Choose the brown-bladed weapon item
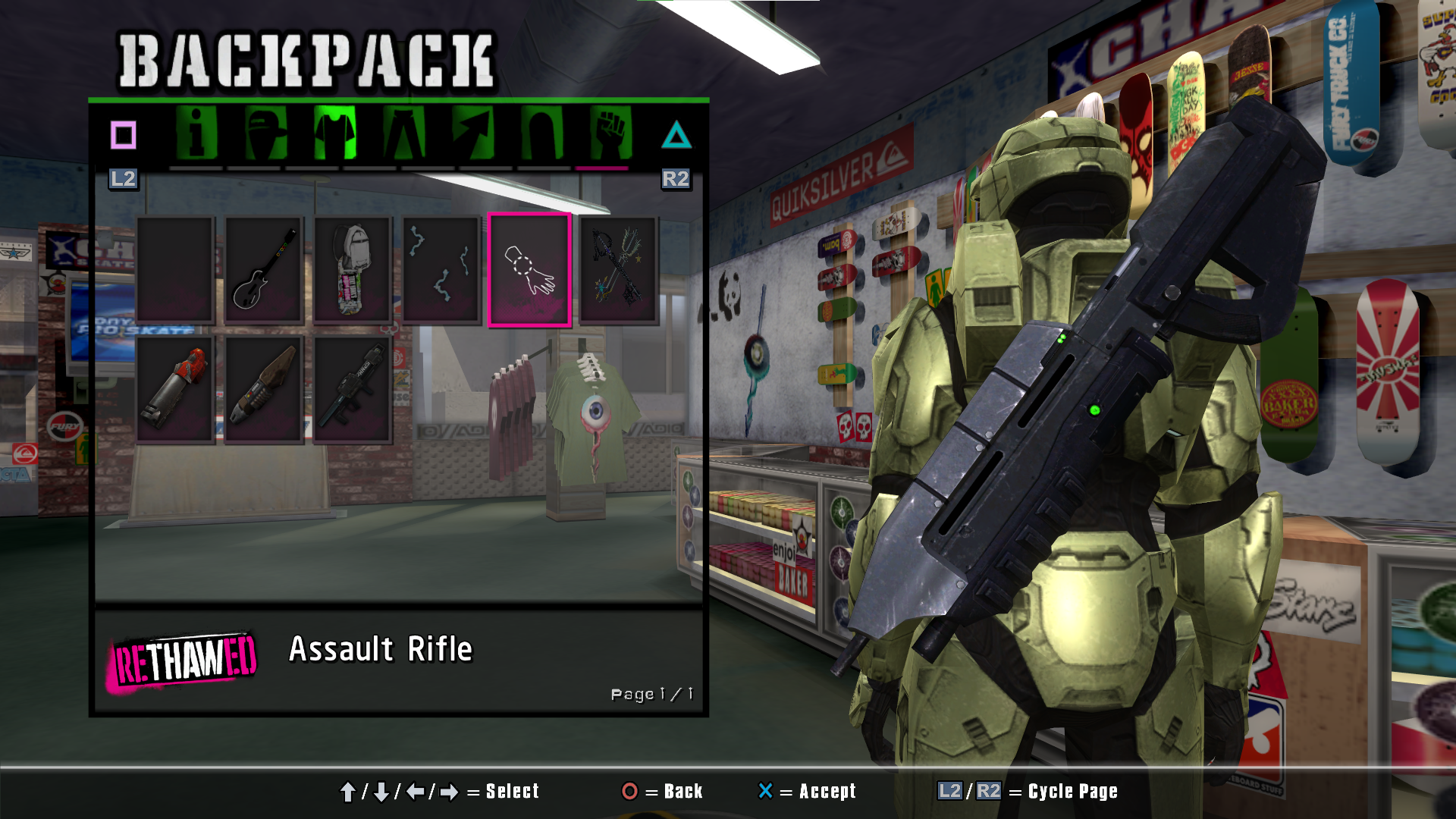Image resolution: width=1456 pixels, height=819 pixels. point(264,389)
